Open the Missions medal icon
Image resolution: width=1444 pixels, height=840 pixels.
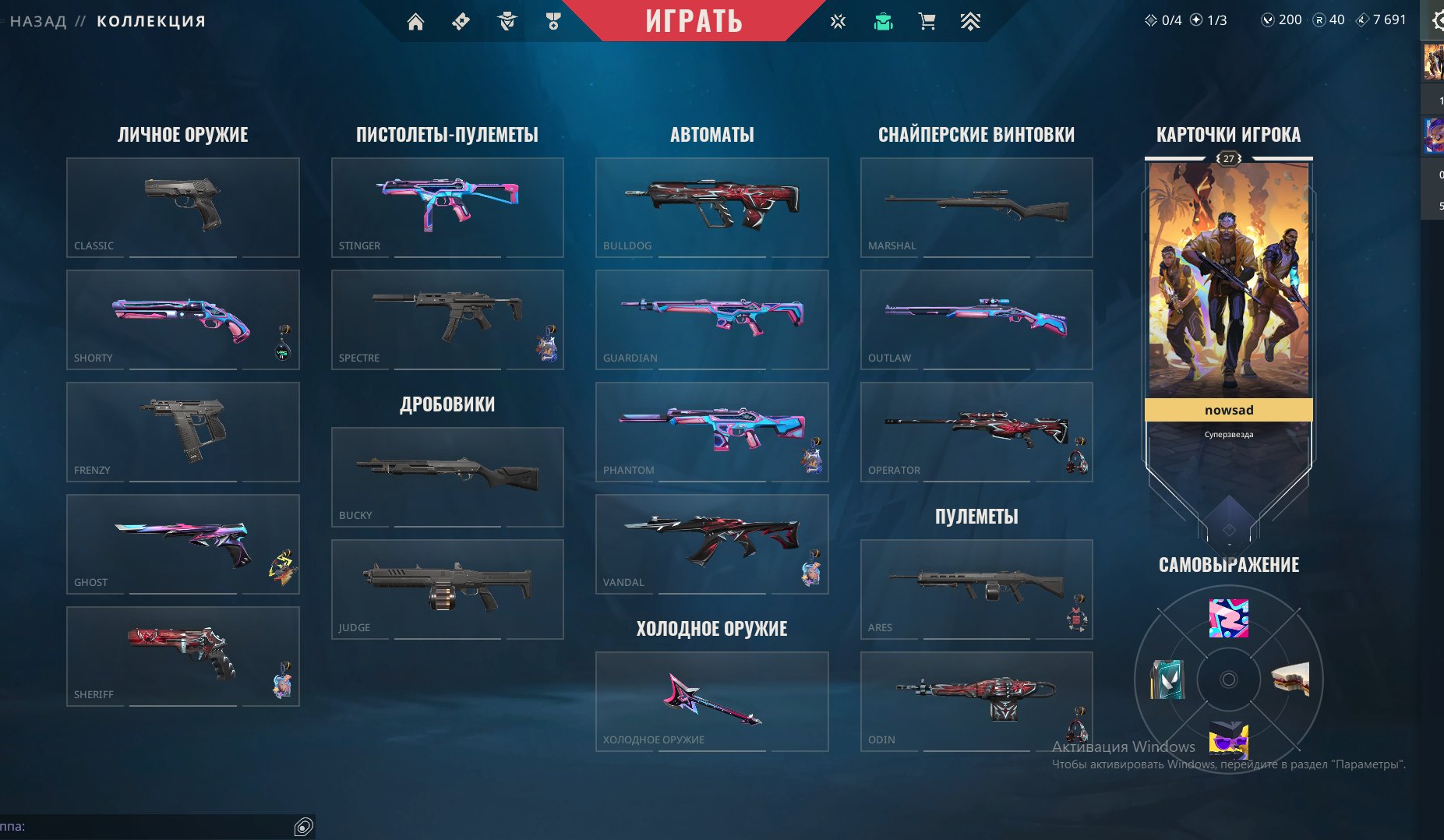click(554, 21)
